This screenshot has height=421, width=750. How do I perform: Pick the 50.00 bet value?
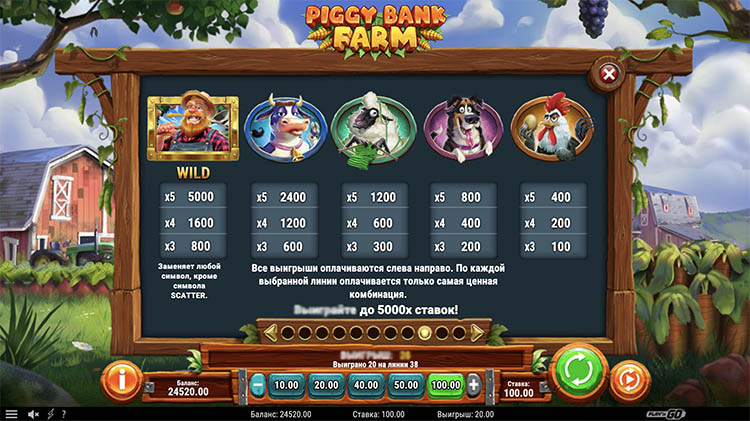pos(406,384)
